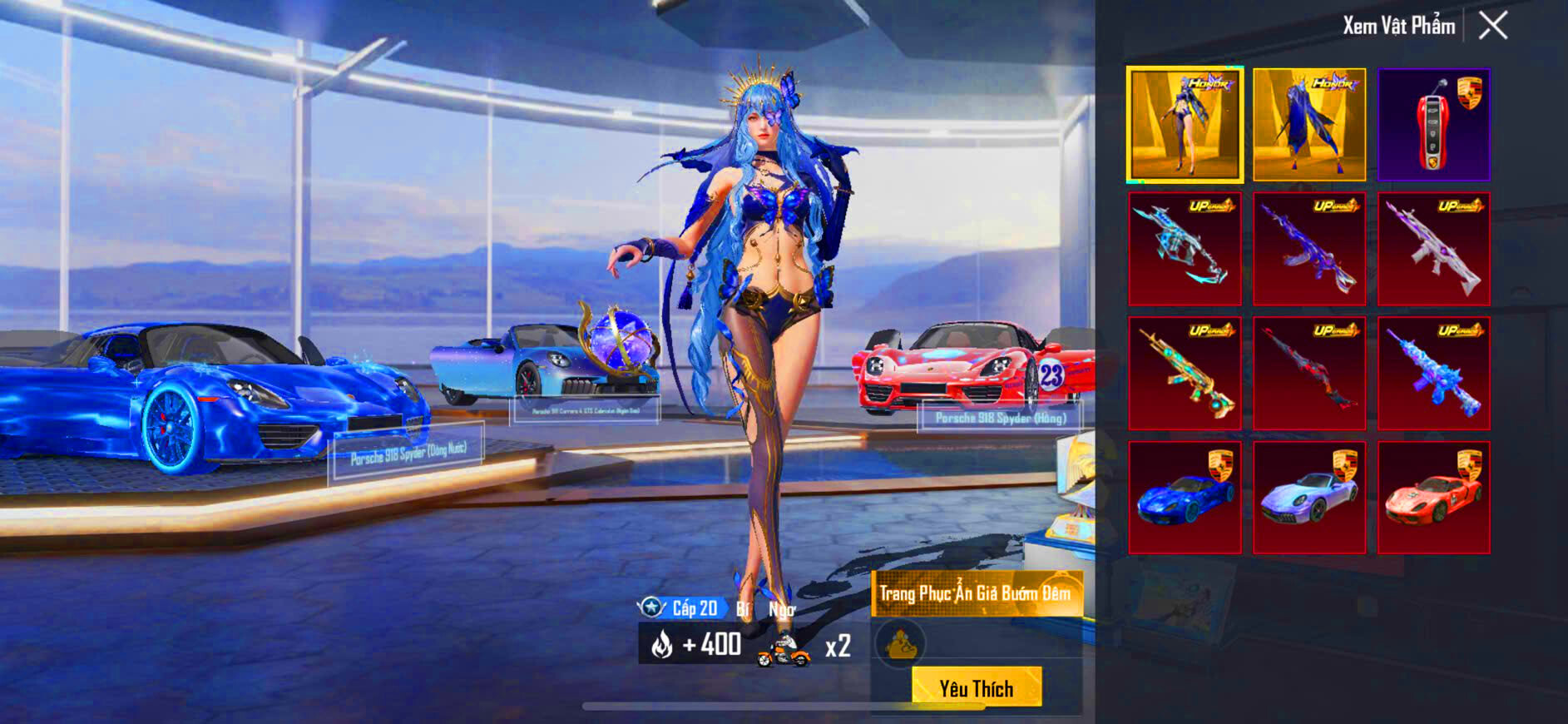
Task: Click the golden AKM weapon skin icon
Action: tap(1185, 372)
